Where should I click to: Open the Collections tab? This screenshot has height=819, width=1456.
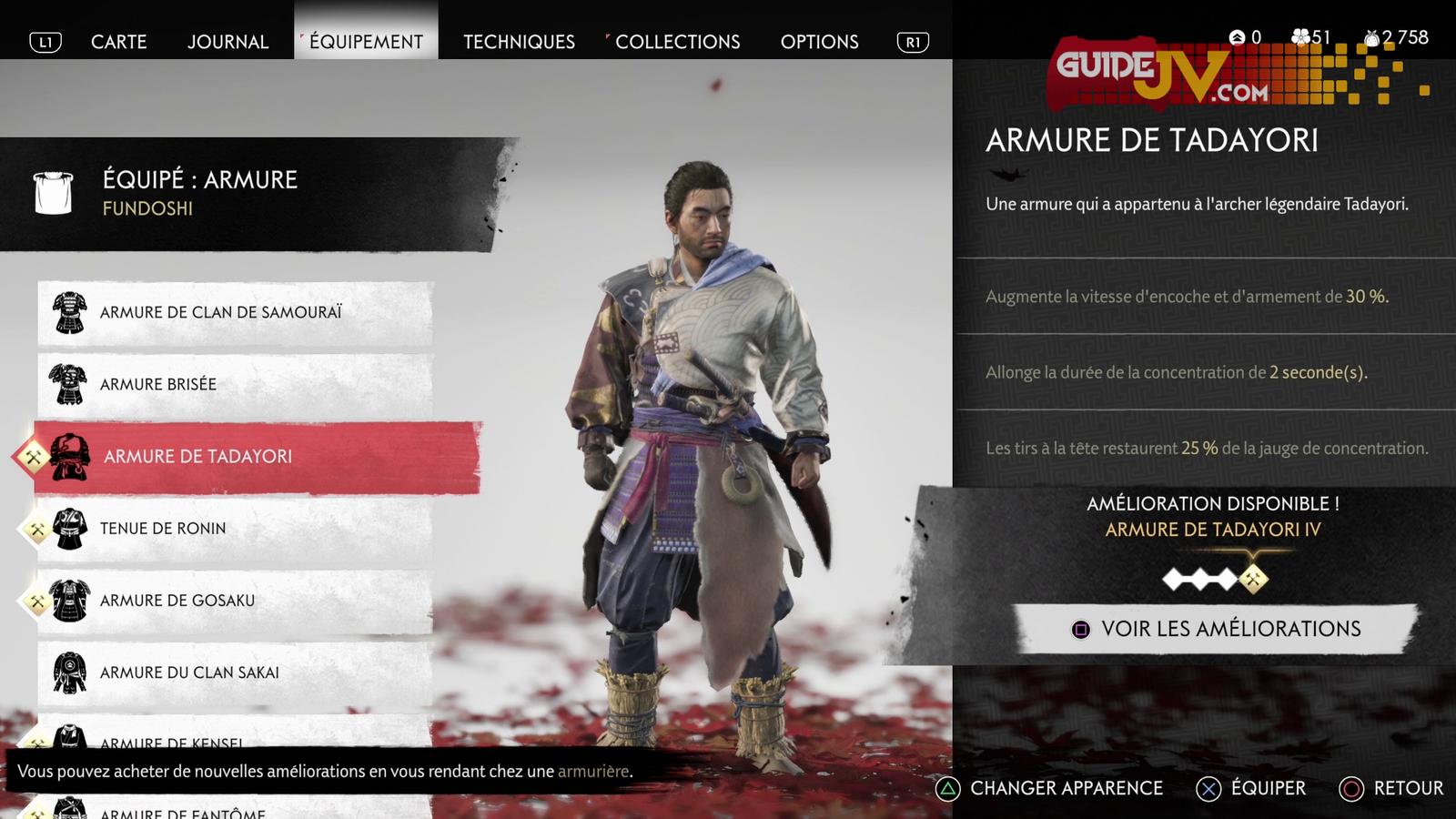point(677,42)
